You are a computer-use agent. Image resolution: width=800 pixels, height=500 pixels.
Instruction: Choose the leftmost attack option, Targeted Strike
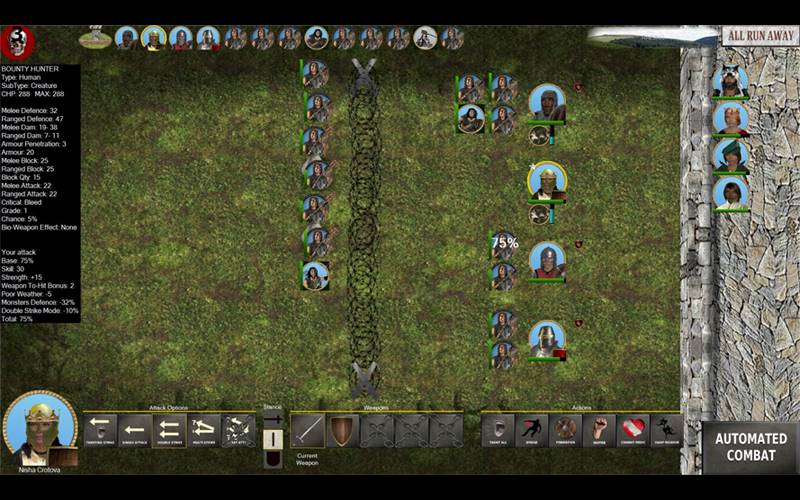pos(99,430)
